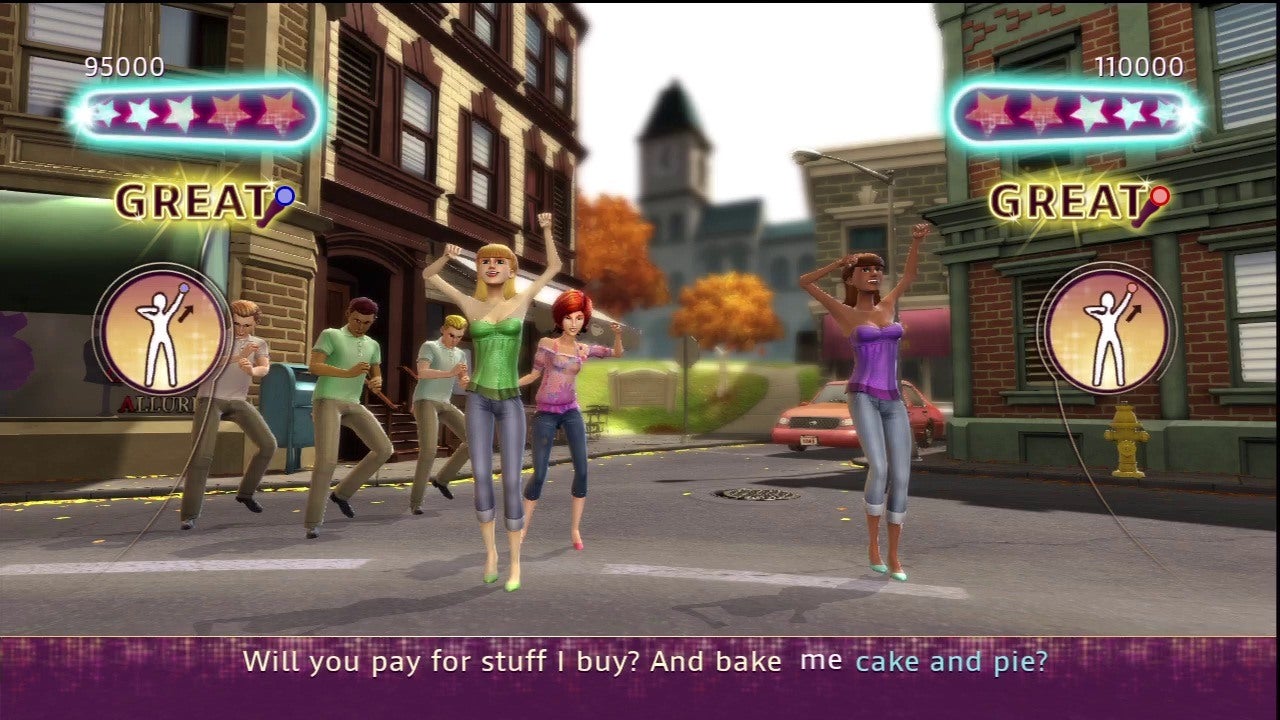Select the right player score 110000

pos(1140,69)
